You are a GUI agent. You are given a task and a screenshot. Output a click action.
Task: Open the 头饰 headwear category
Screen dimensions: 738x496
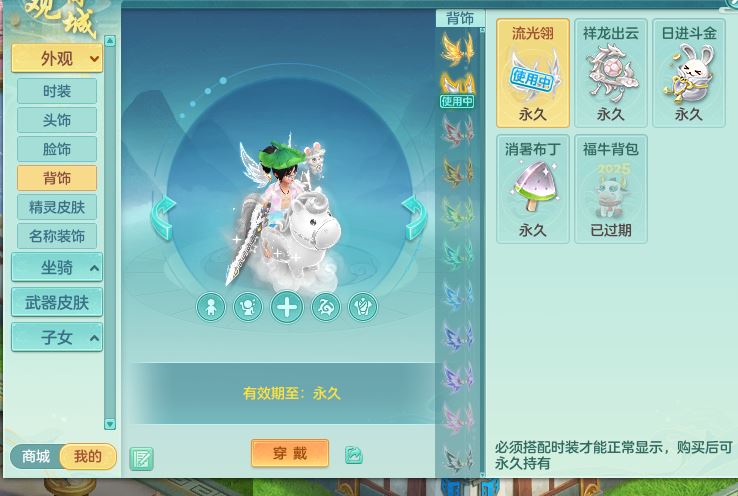point(57,120)
